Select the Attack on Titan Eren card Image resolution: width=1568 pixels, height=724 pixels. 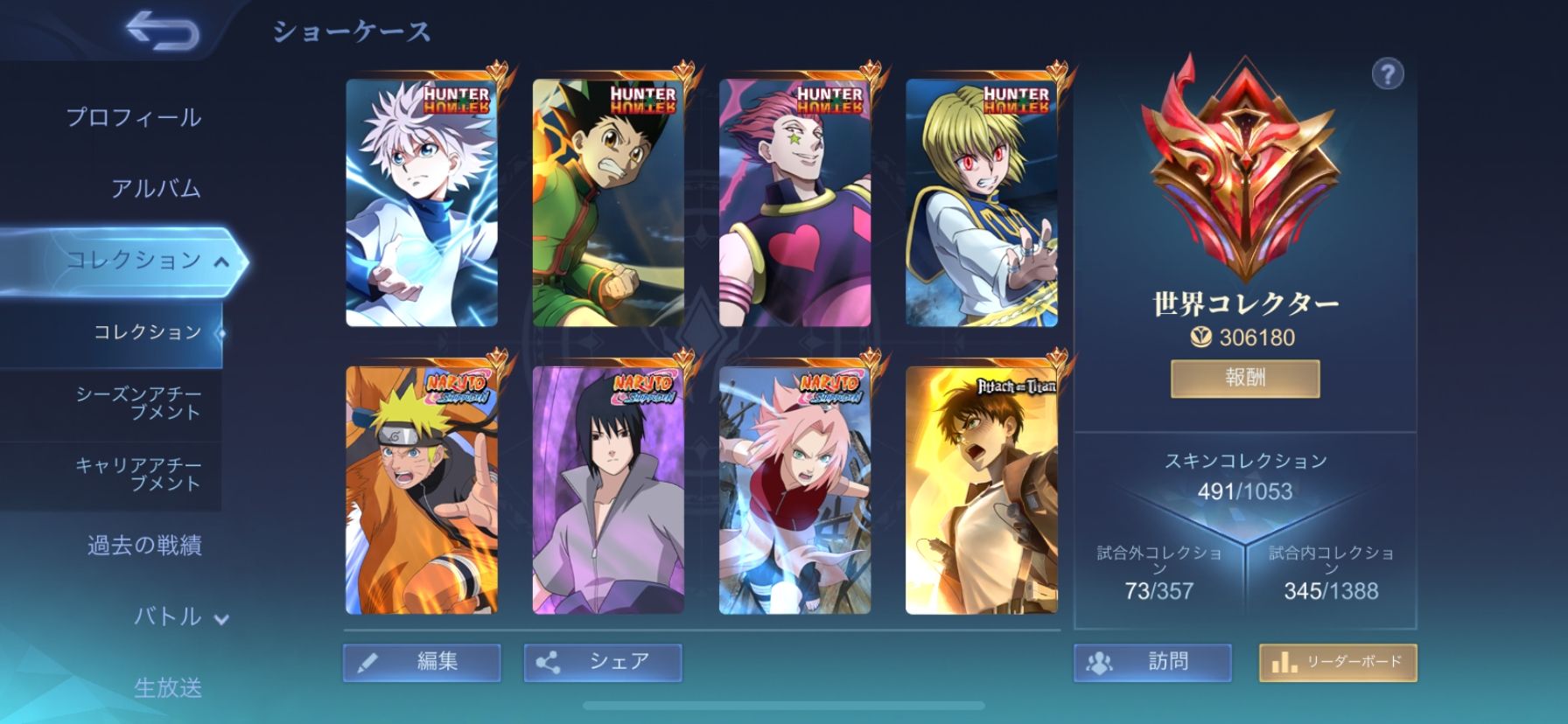982,490
